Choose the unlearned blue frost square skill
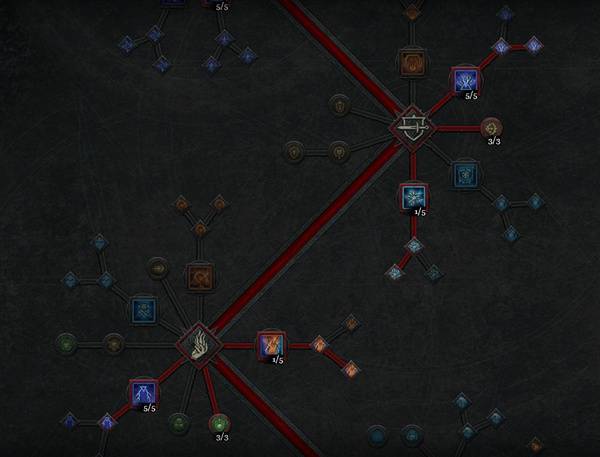Screen dimensions: 600x457 tap(143, 308)
